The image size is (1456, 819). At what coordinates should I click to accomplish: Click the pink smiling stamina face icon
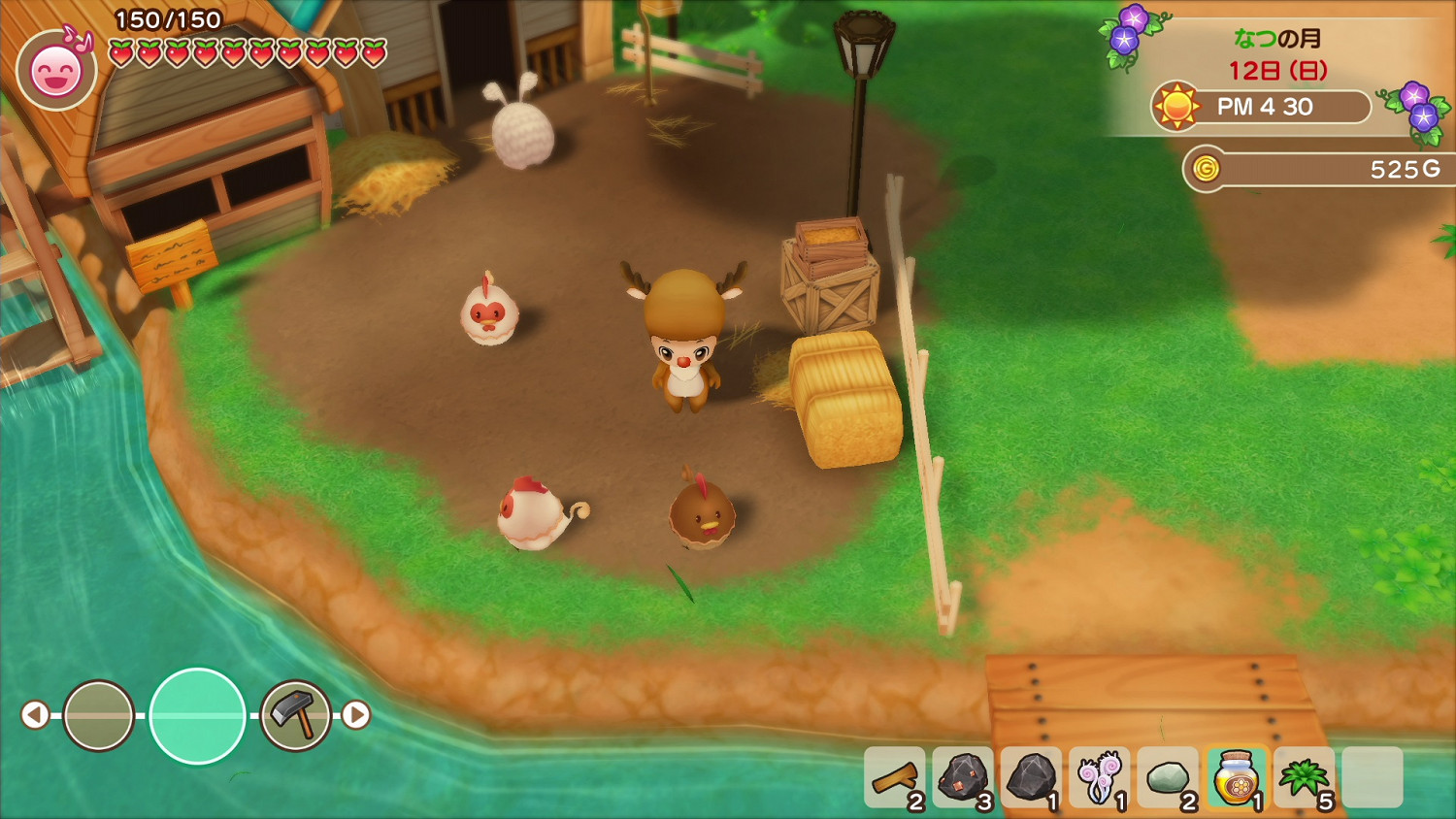pyautogui.click(x=56, y=71)
